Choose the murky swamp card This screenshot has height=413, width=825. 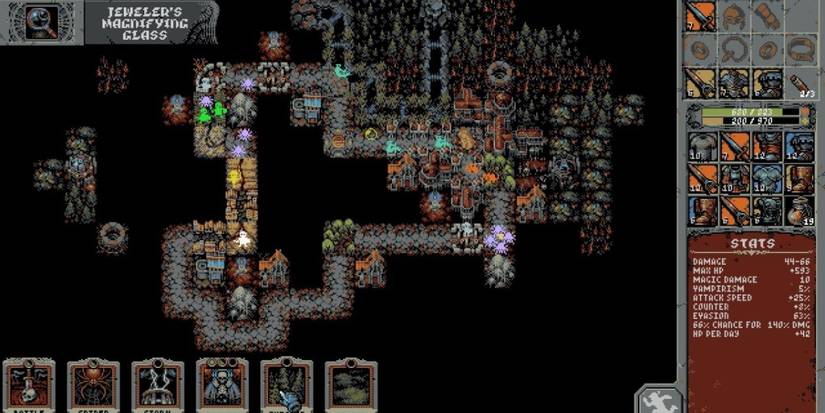[351, 386]
